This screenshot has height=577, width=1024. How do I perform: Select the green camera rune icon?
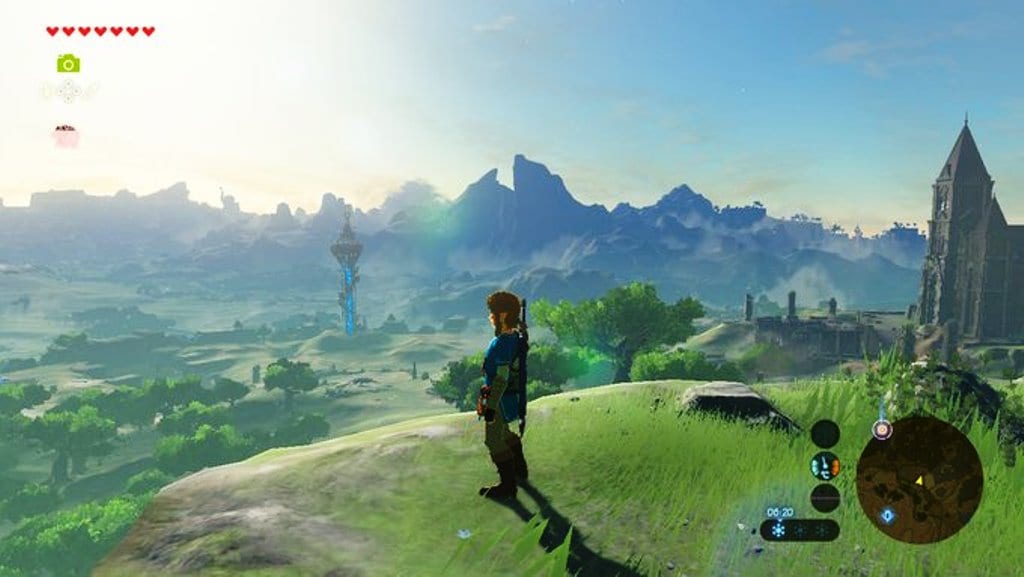(x=68, y=64)
